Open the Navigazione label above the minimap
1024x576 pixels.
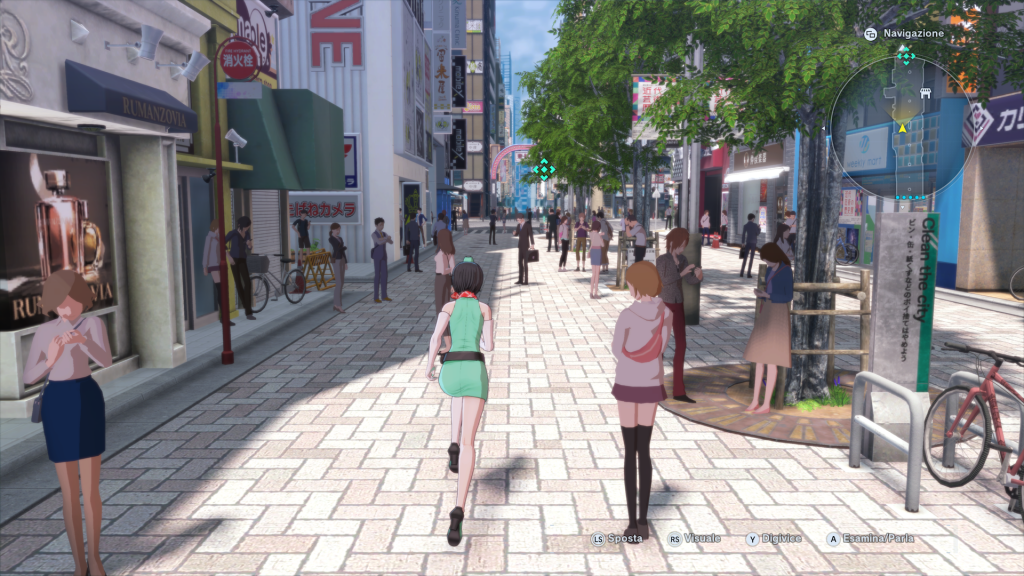(912, 33)
